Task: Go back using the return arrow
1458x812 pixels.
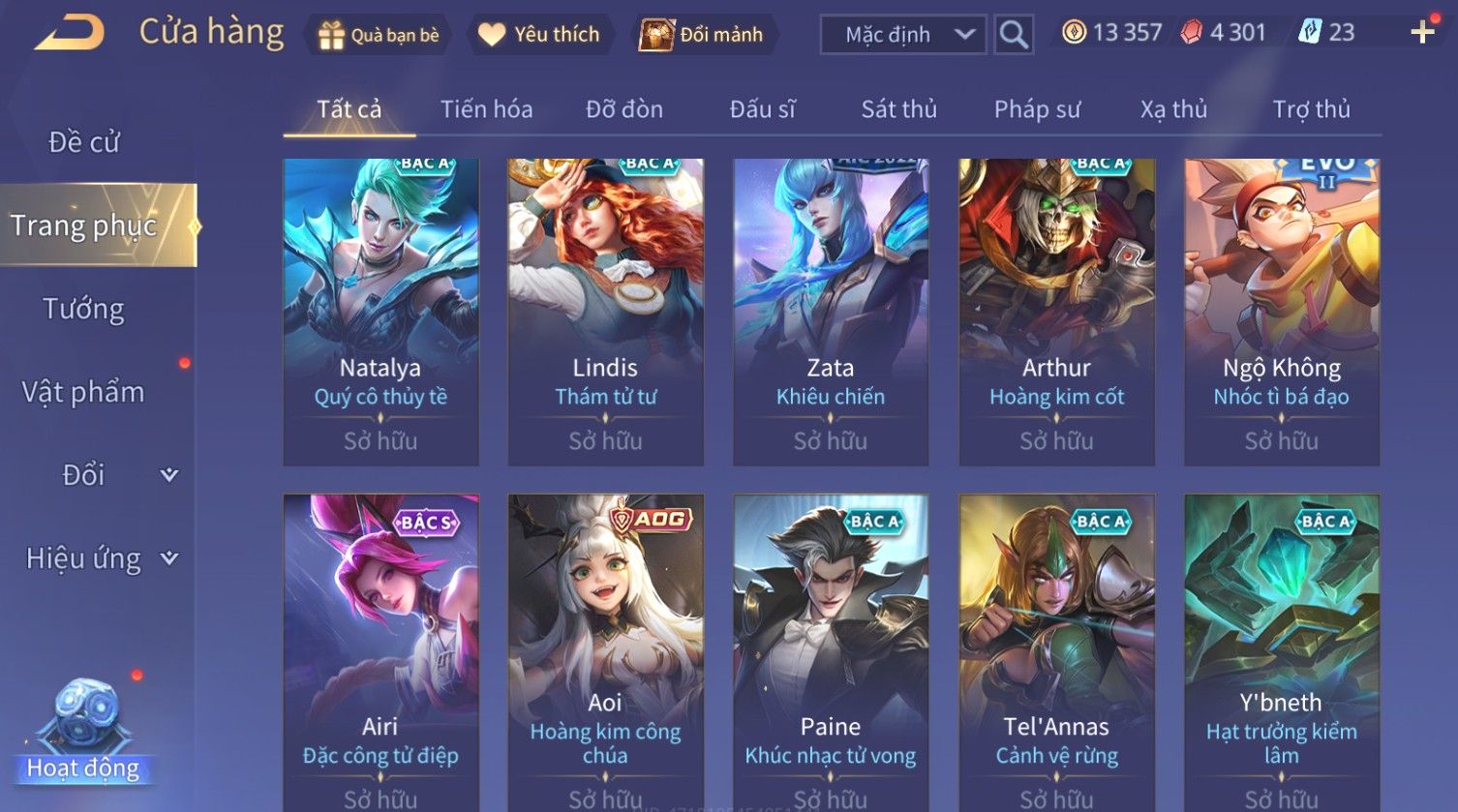Action: pyautogui.click(x=70, y=34)
